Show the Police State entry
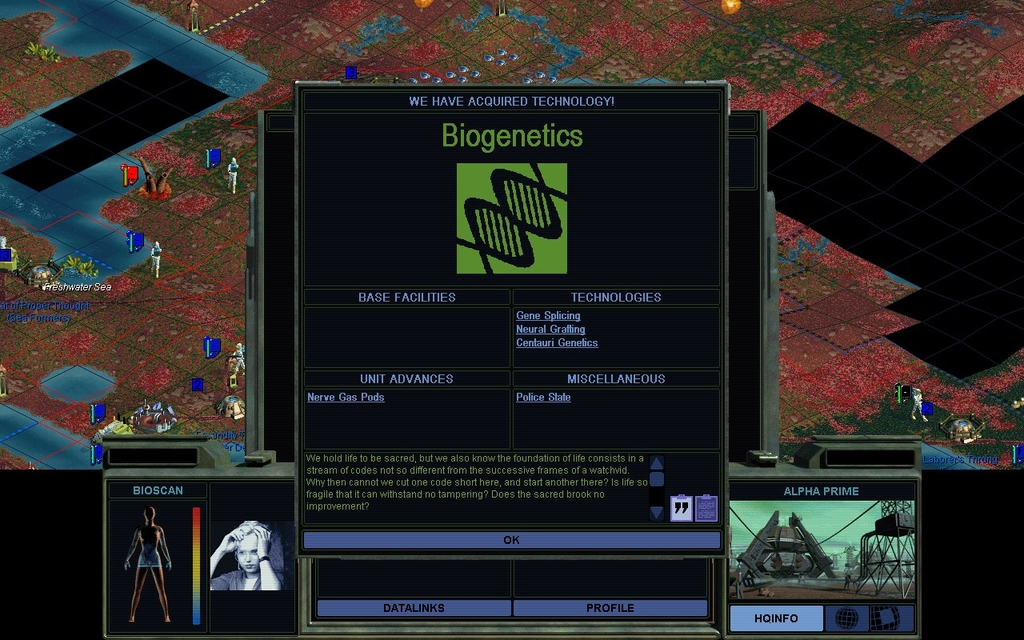 (543, 398)
